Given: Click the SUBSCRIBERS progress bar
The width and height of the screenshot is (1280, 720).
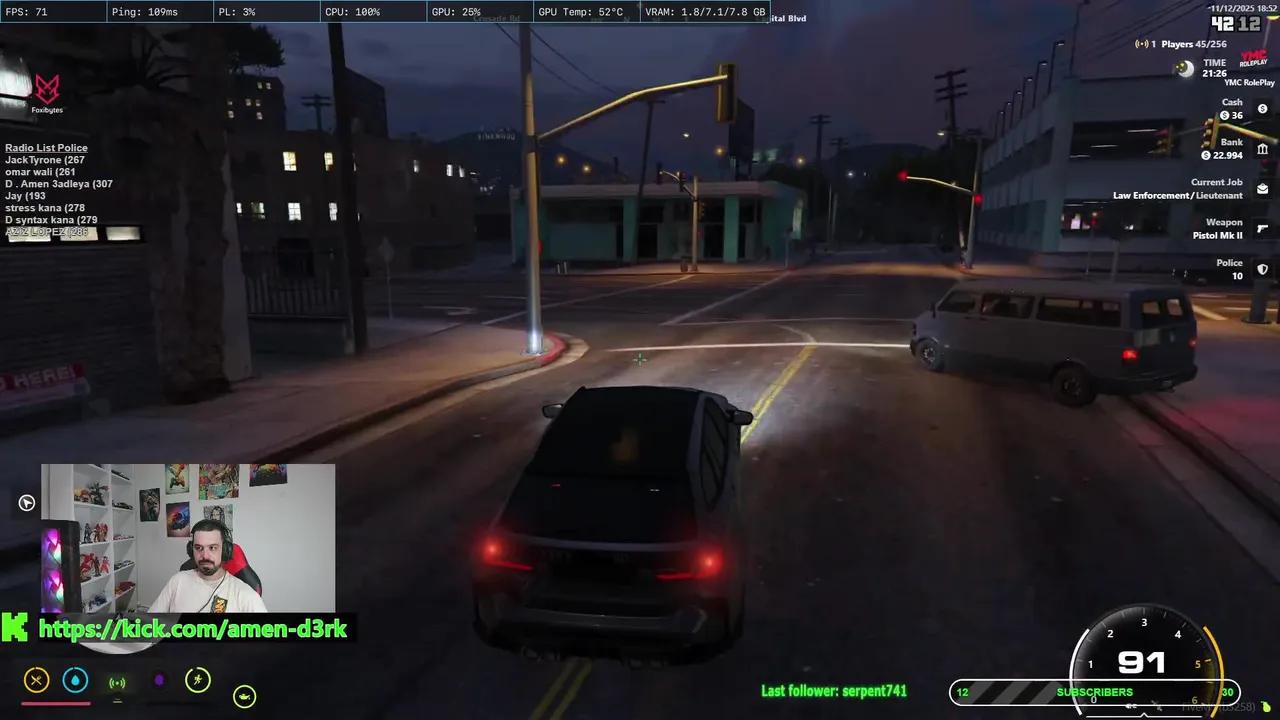Looking at the screenshot, I should (1095, 691).
